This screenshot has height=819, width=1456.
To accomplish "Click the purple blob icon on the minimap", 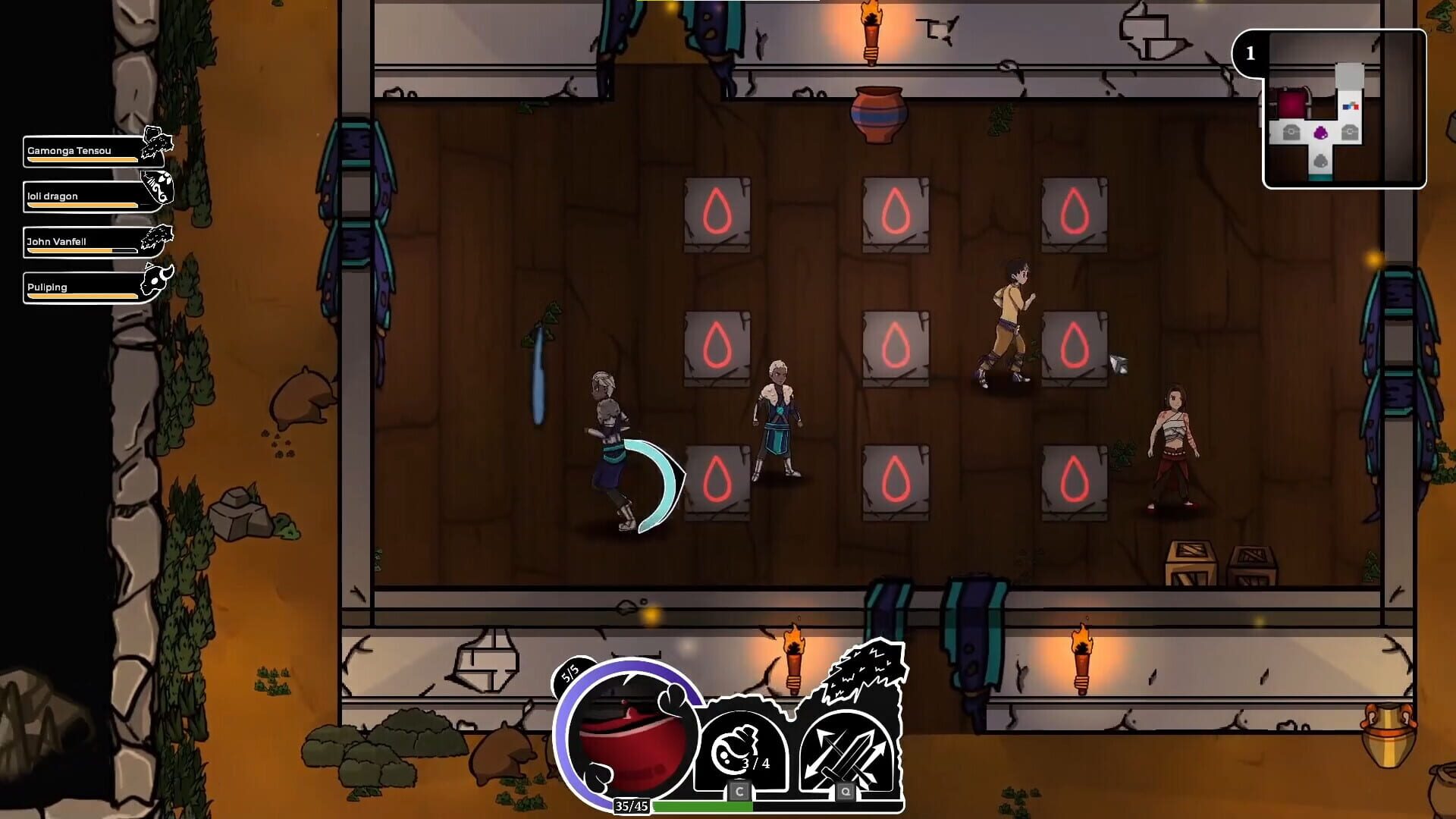I will coord(1320,133).
